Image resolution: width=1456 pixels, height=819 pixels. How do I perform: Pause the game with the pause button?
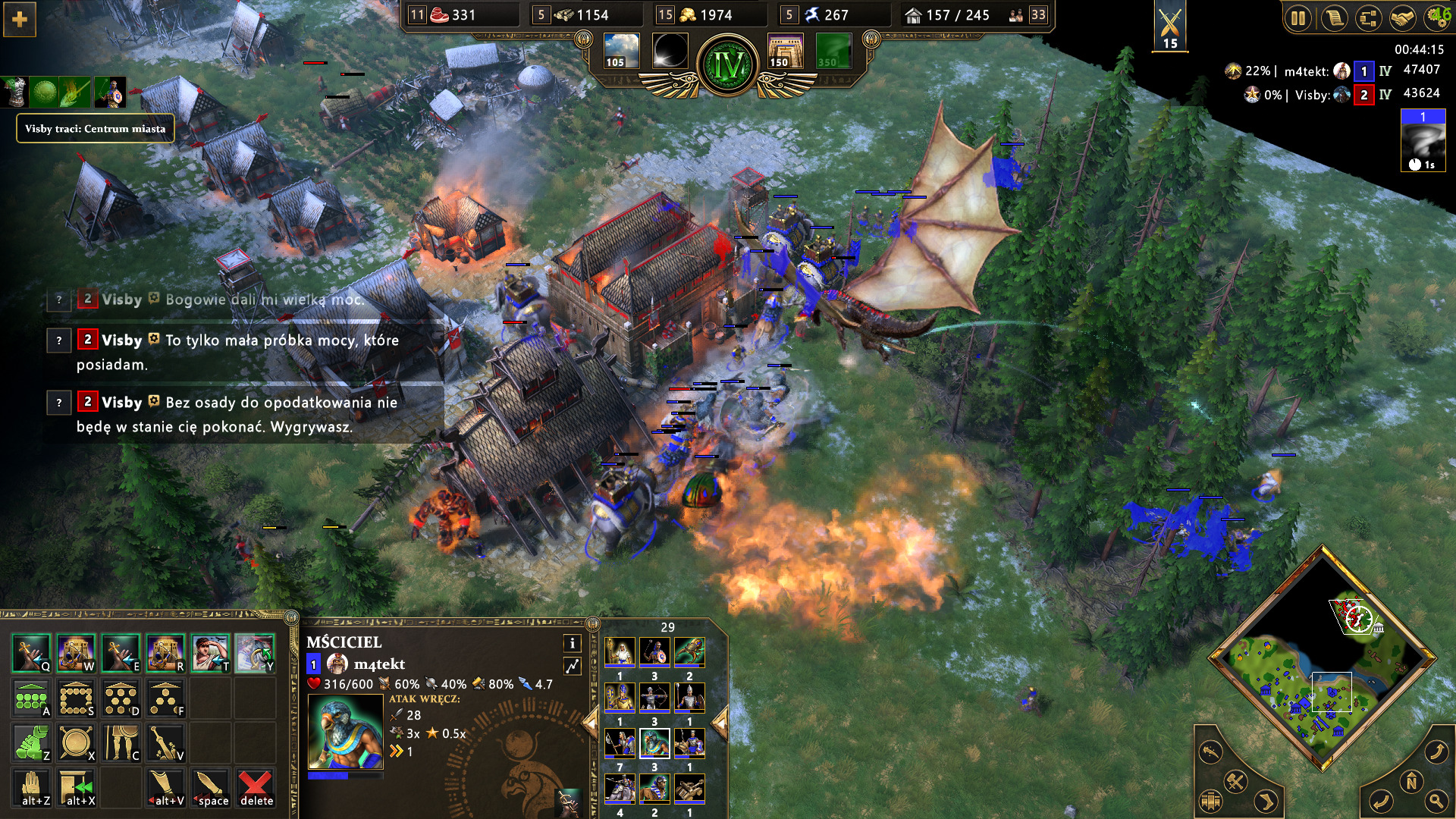point(1298,18)
